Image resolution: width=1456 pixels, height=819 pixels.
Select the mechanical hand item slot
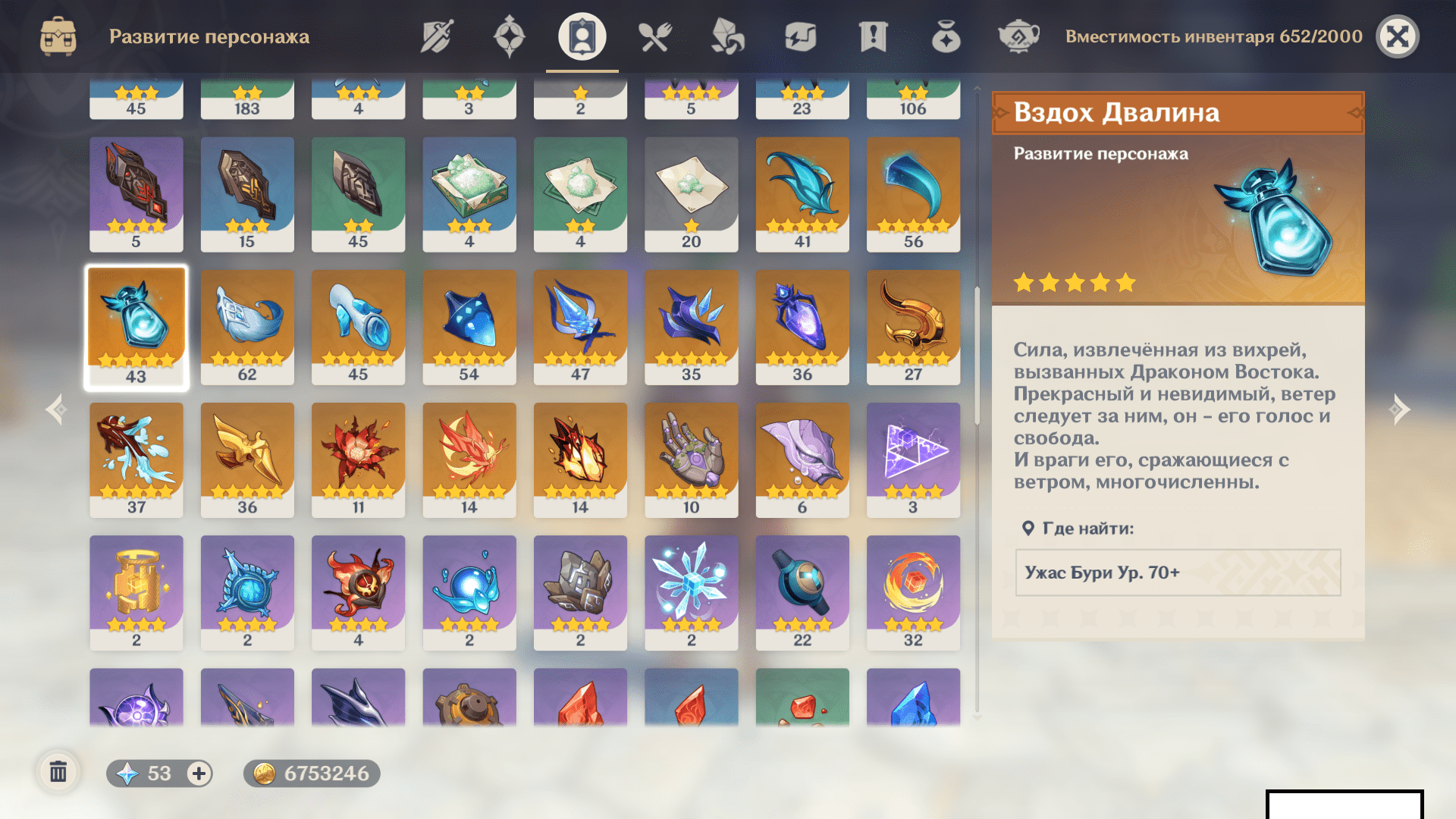[x=691, y=460]
